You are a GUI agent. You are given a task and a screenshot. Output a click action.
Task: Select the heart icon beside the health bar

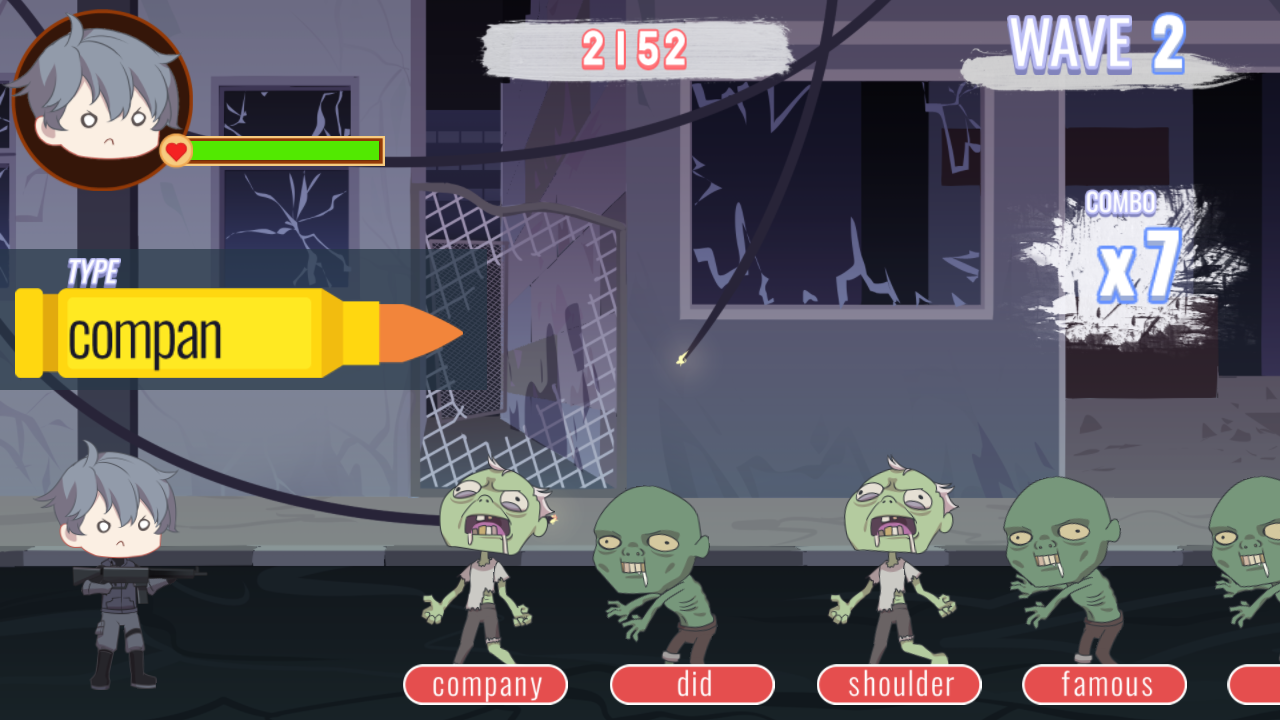pyautogui.click(x=175, y=150)
